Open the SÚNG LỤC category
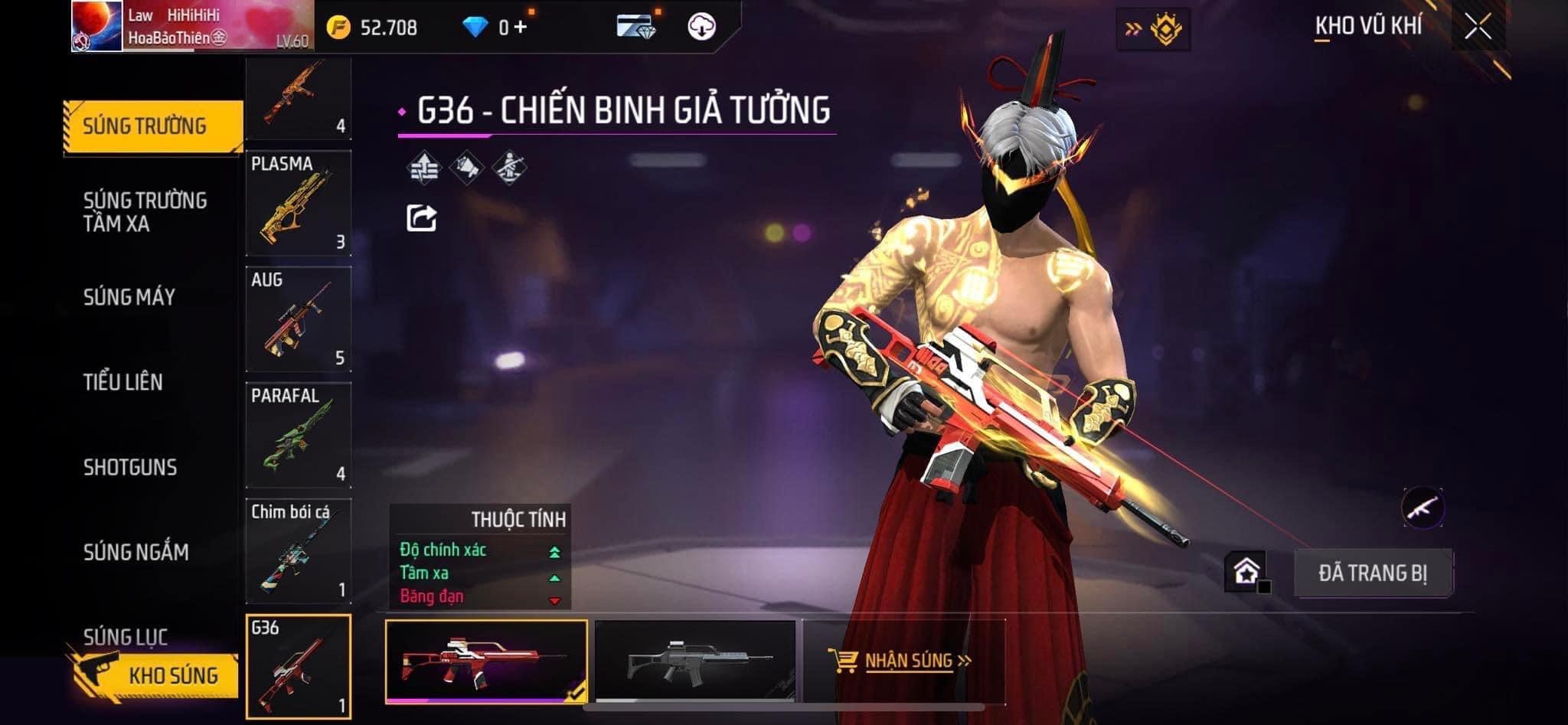The image size is (1568, 725). tap(126, 636)
